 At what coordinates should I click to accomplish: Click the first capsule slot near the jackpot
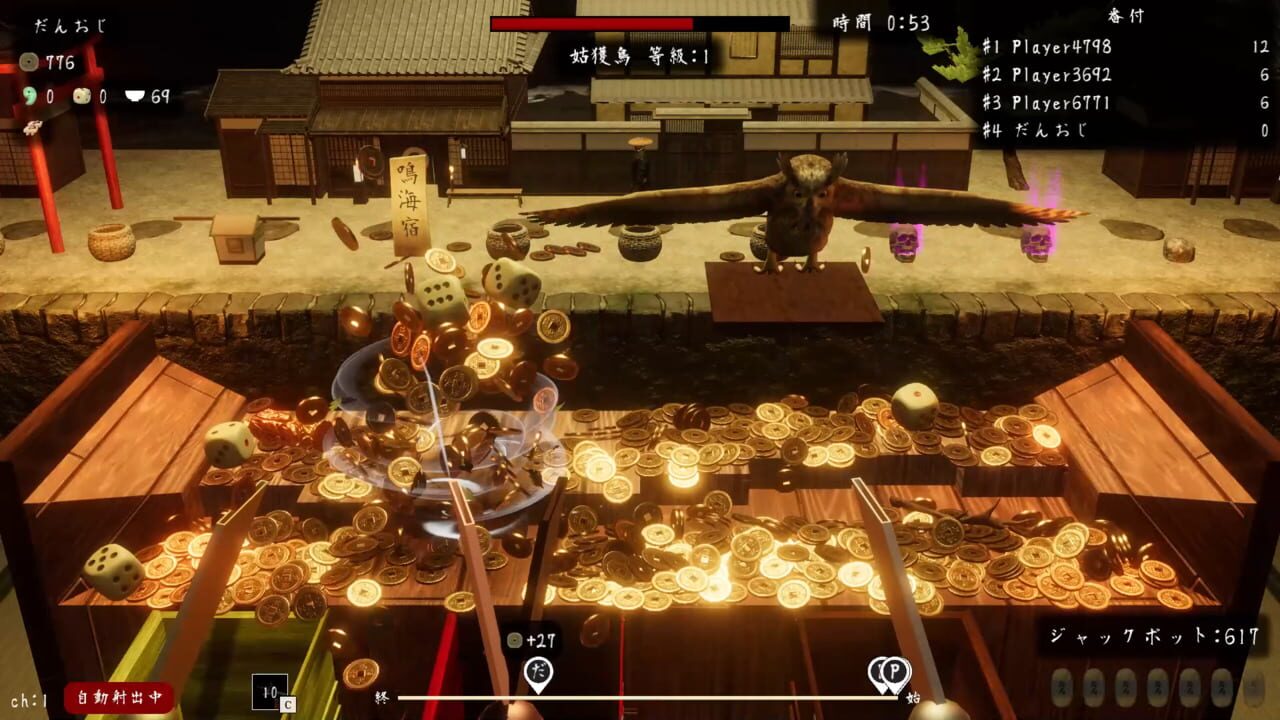click(x=1062, y=686)
